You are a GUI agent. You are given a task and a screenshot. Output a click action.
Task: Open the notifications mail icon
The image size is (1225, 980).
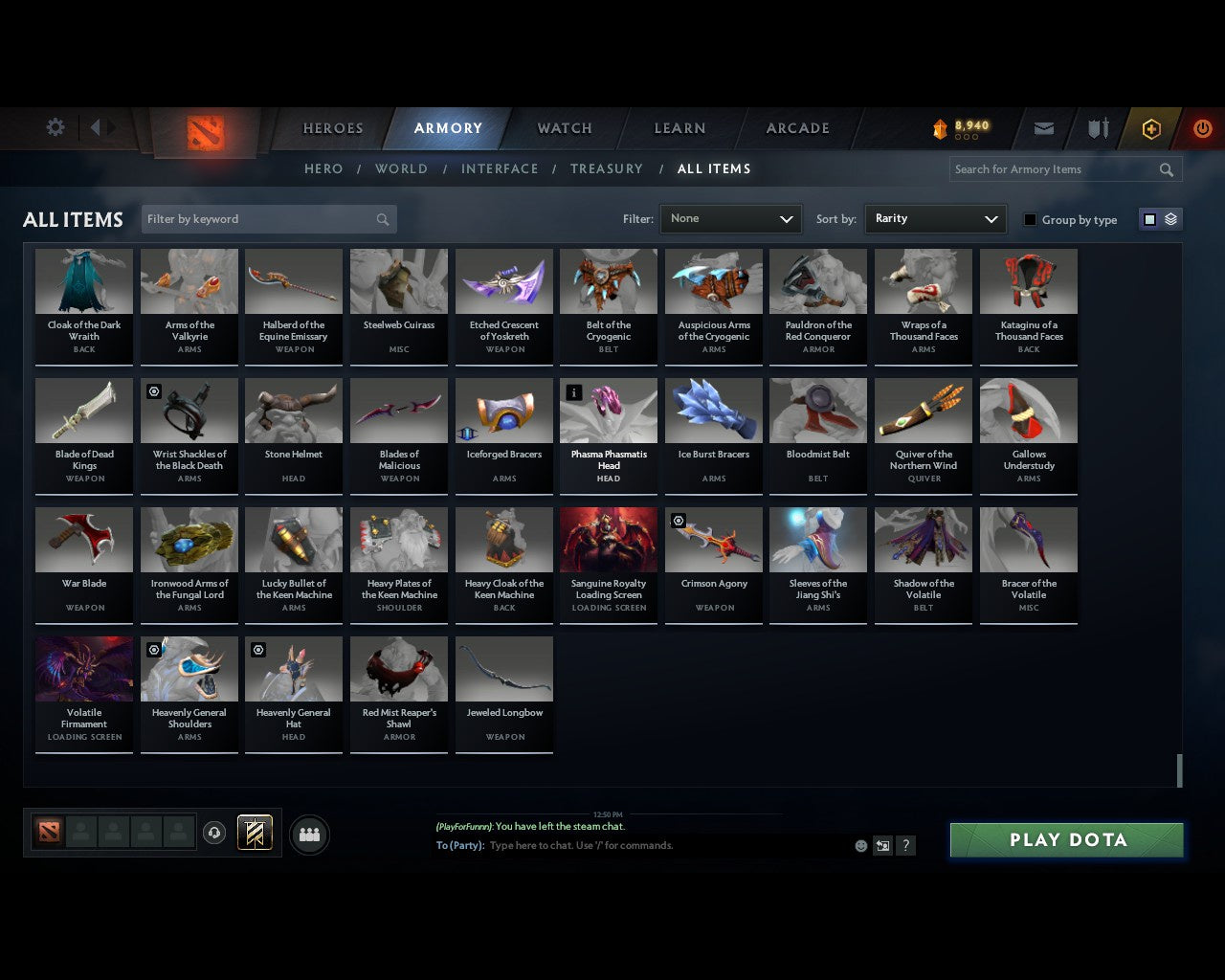click(x=1042, y=128)
